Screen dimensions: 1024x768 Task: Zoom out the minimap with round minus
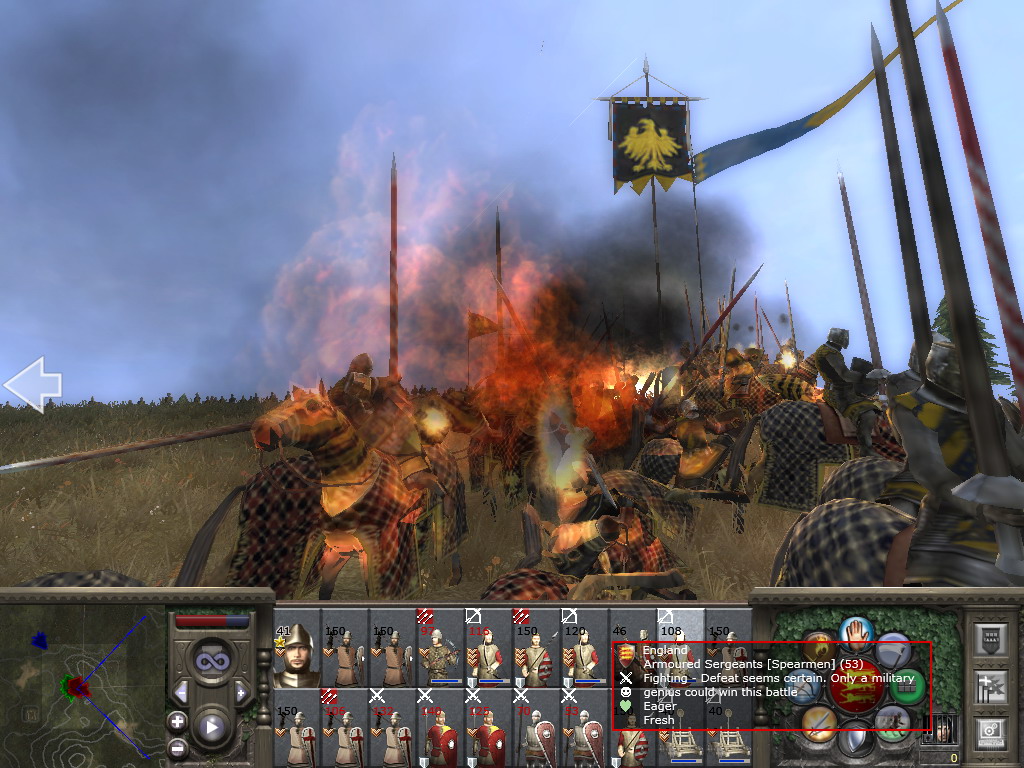pyautogui.click(x=177, y=746)
